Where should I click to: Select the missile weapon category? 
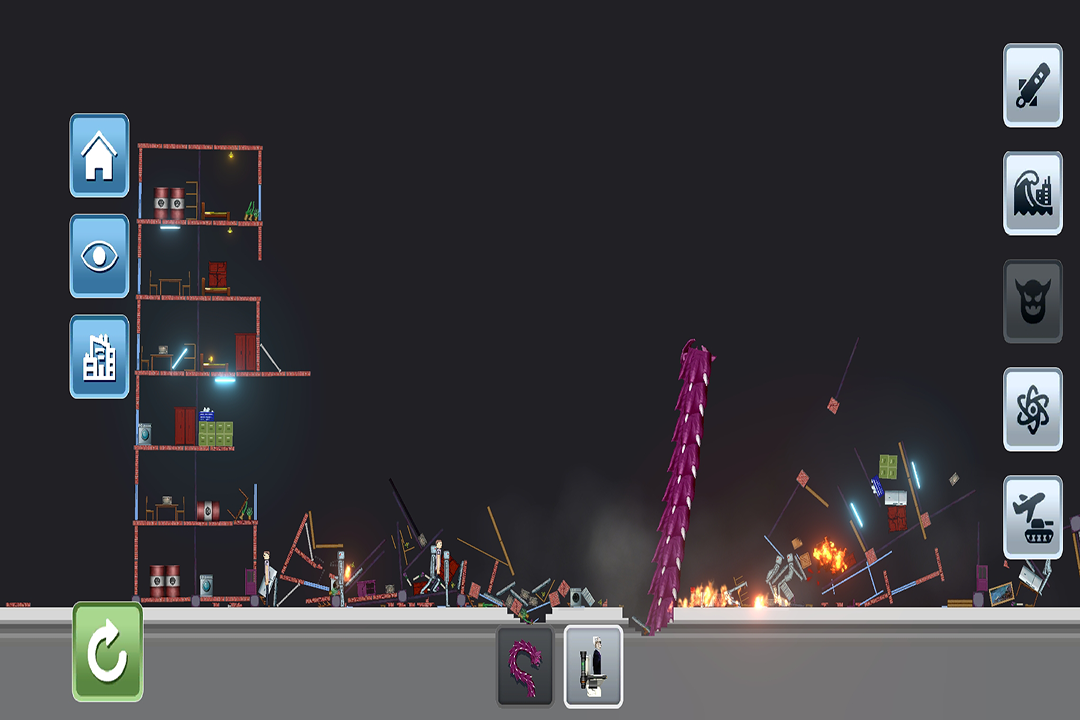[1033, 85]
